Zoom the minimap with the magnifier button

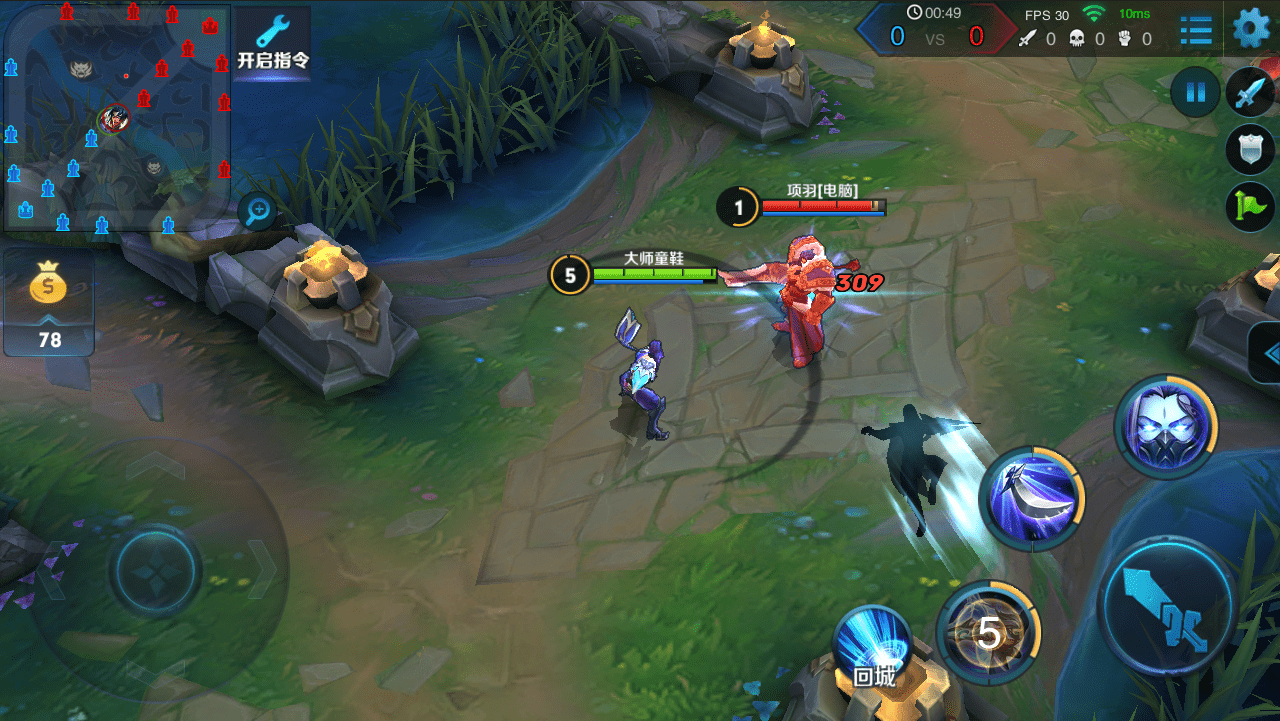pos(259,210)
